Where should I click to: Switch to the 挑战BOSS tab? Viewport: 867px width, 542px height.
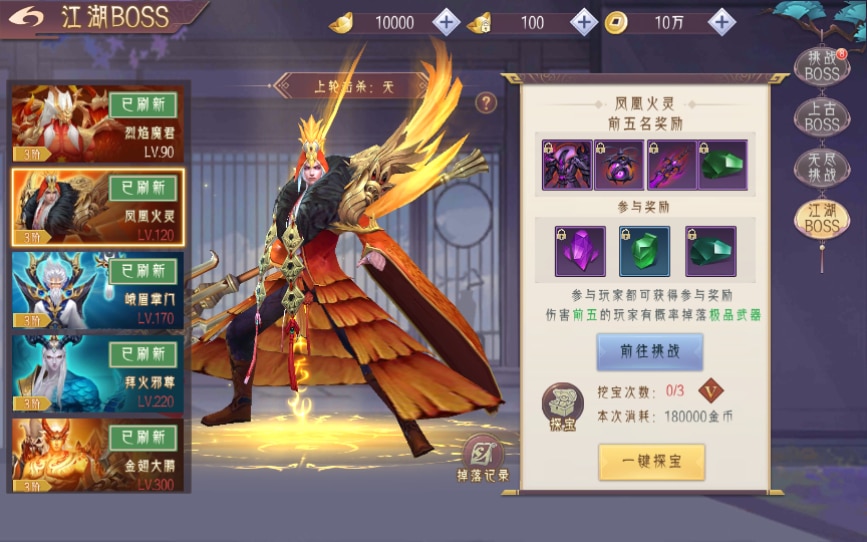pyautogui.click(x=822, y=66)
